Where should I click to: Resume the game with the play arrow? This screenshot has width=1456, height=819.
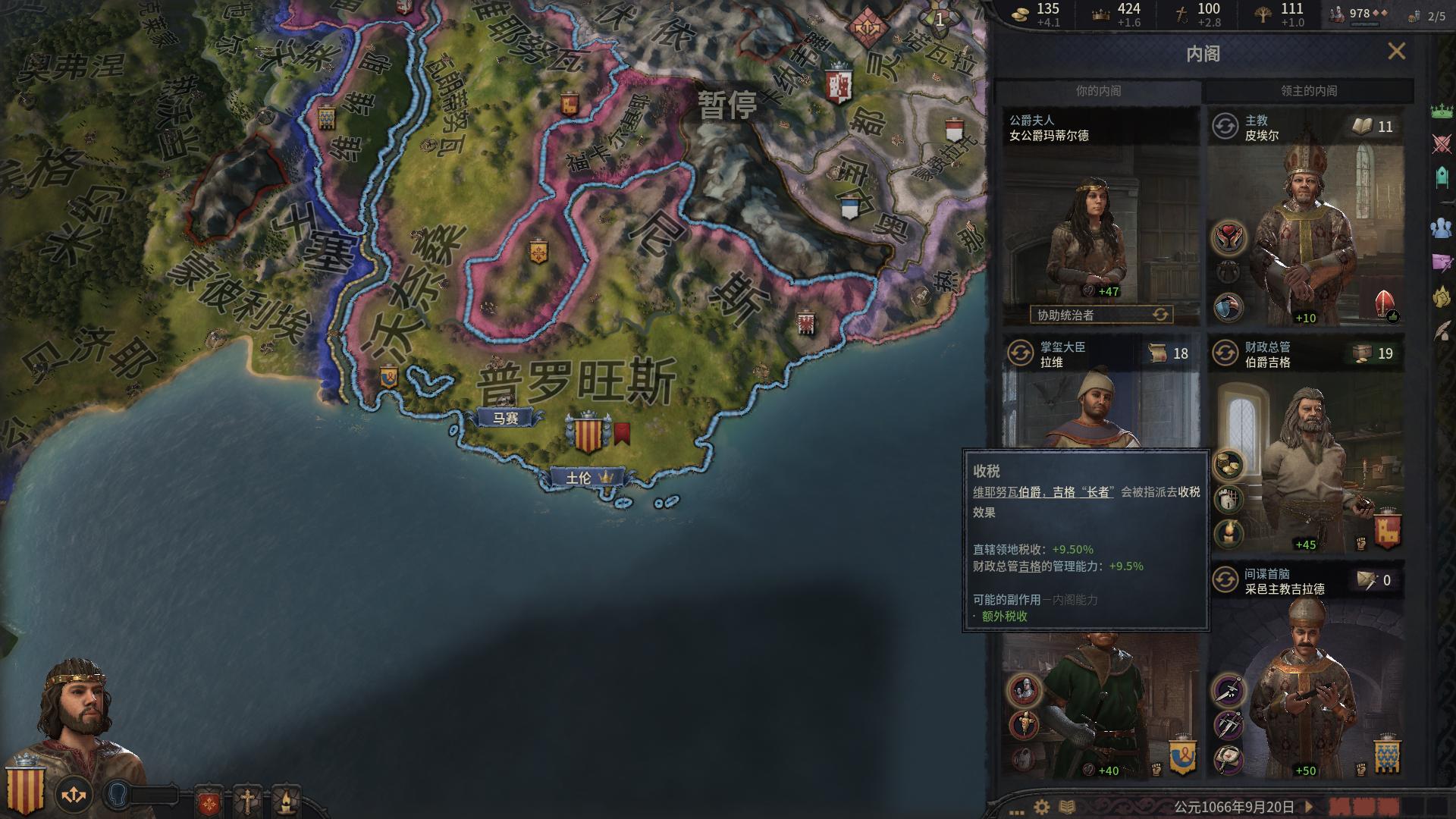(1308, 807)
